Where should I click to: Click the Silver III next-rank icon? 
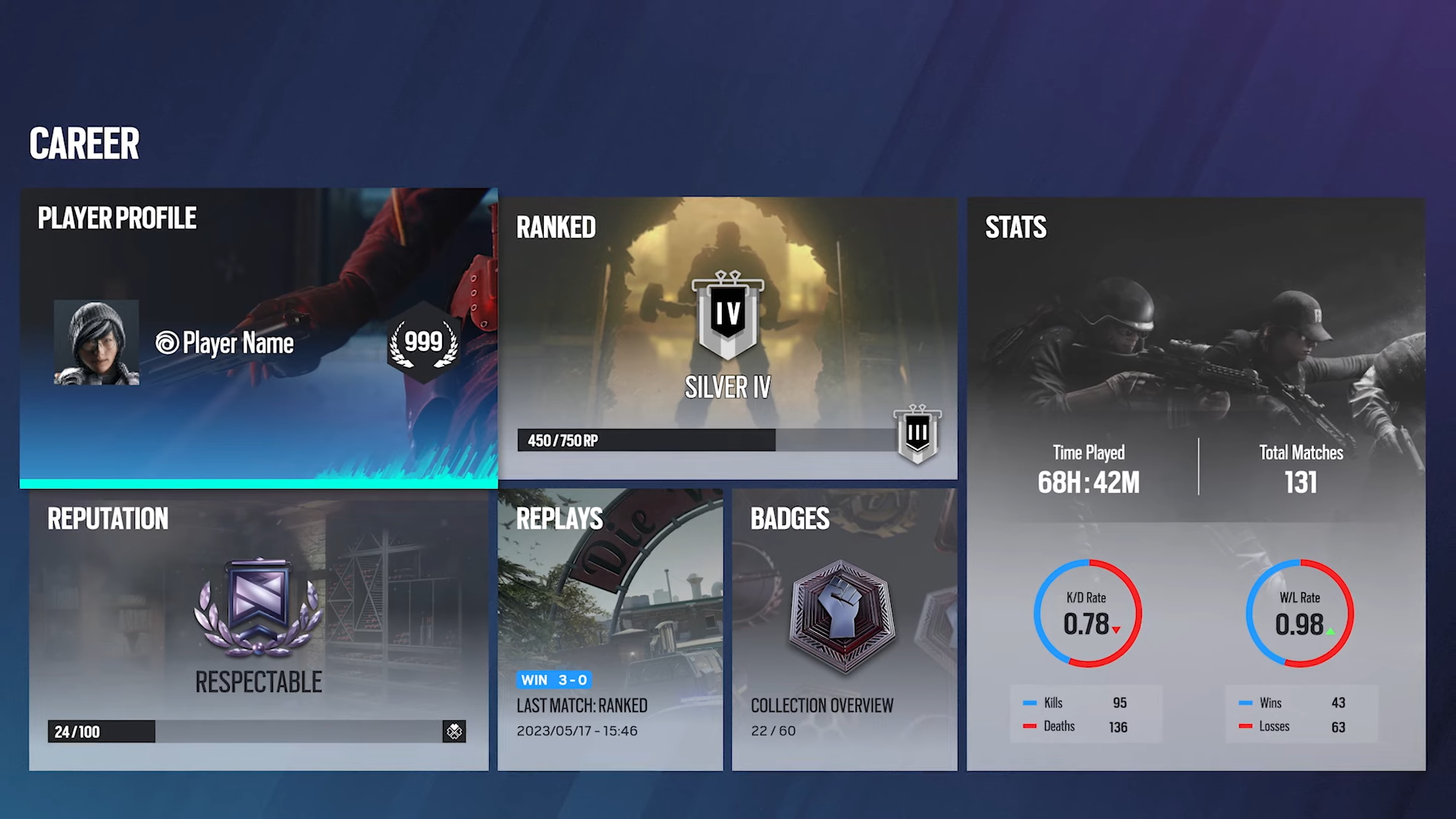click(918, 434)
